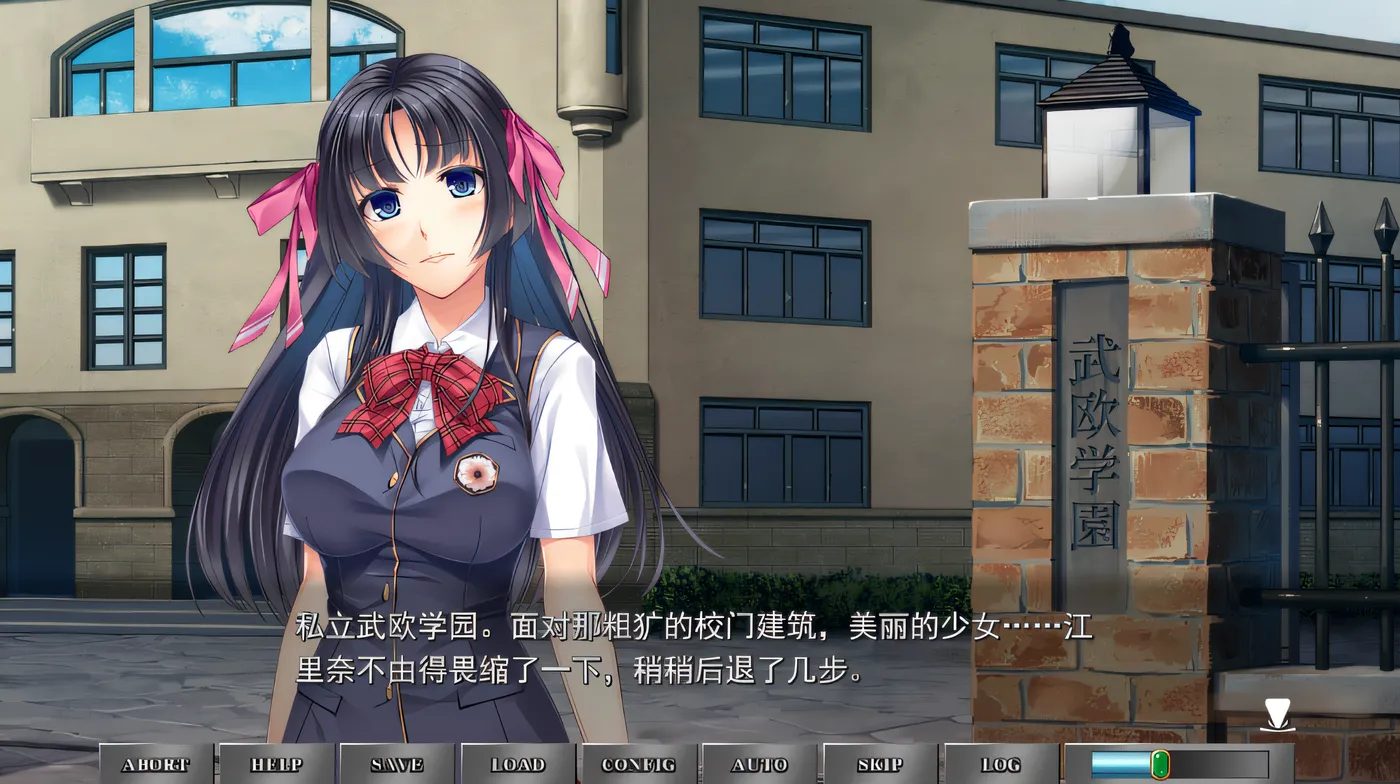The image size is (1400, 784).
Task: Toggle AUTO text advance
Action: click(x=760, y=765)
